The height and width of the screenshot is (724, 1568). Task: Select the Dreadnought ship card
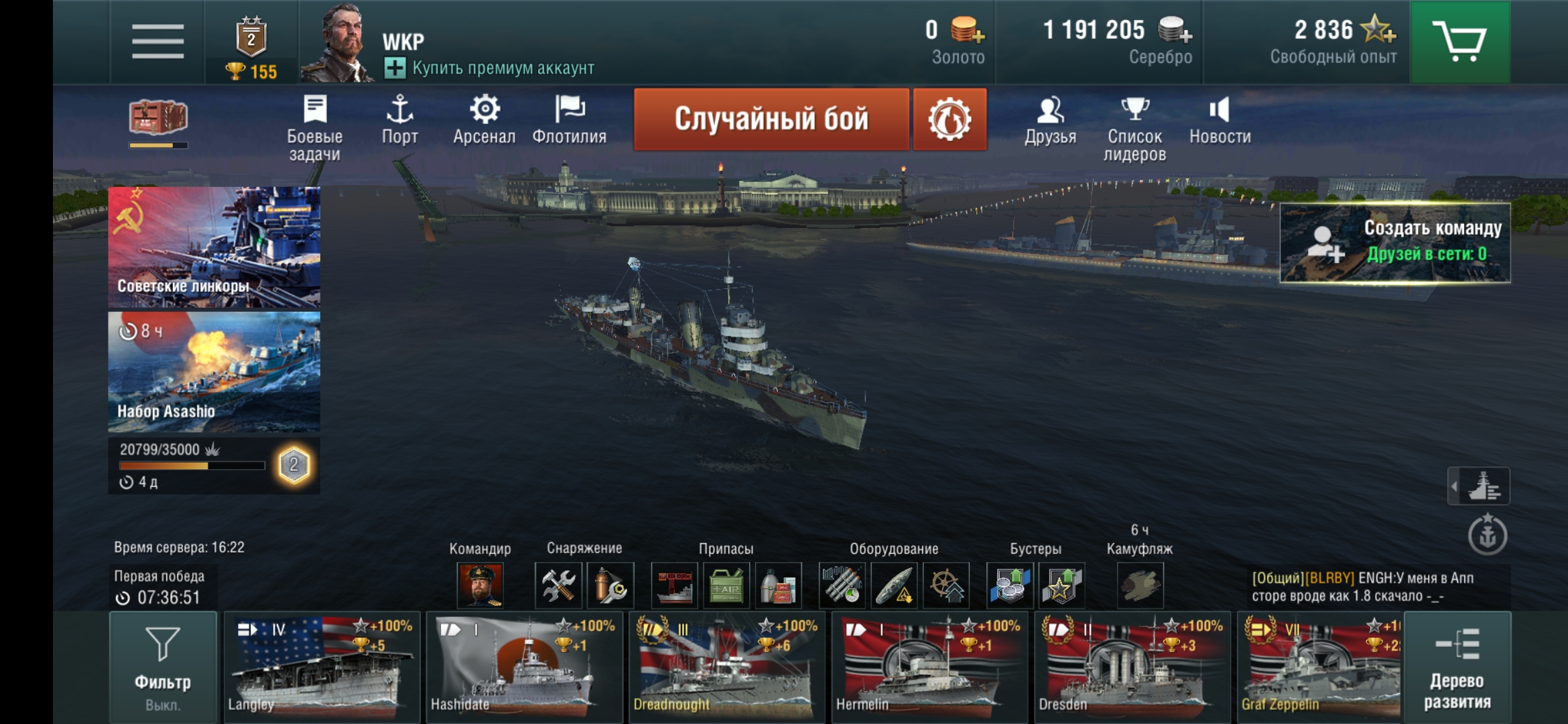pyautogui.click(x=726, y=666)
